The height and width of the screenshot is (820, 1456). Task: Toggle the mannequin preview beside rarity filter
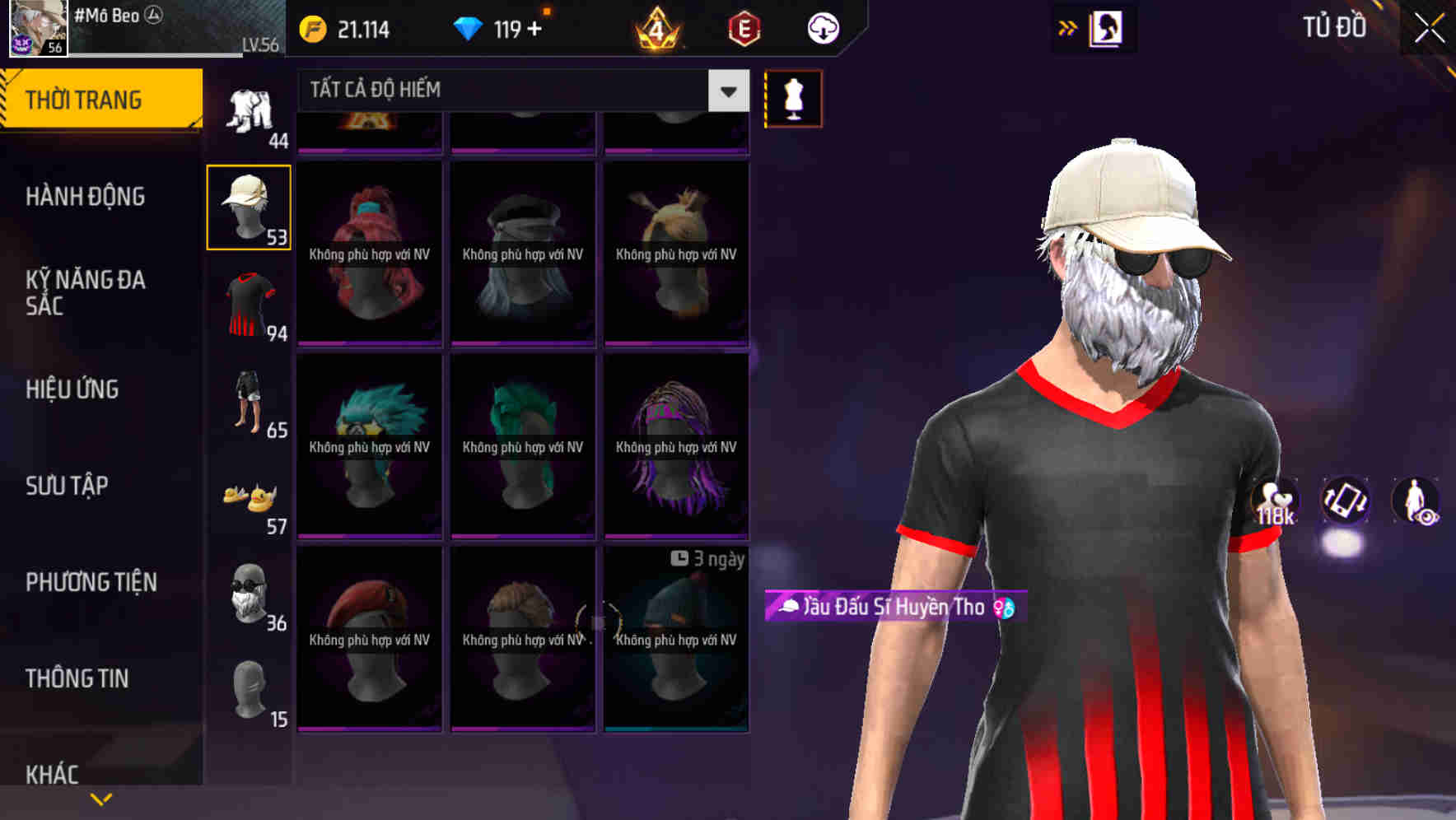pyautogui.click(x=793, y=98)
